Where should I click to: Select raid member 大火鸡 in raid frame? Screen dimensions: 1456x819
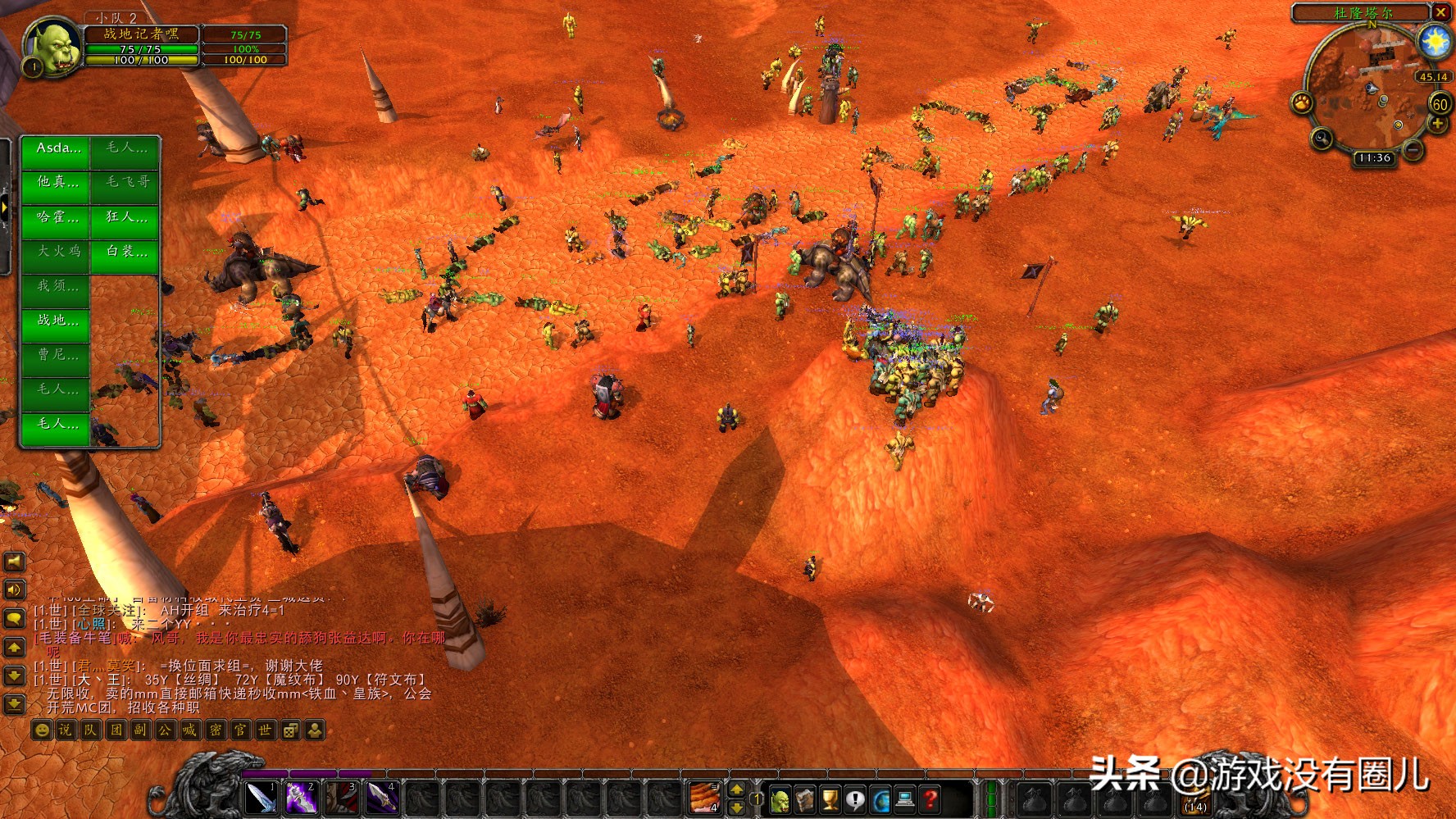coord(57,252)
